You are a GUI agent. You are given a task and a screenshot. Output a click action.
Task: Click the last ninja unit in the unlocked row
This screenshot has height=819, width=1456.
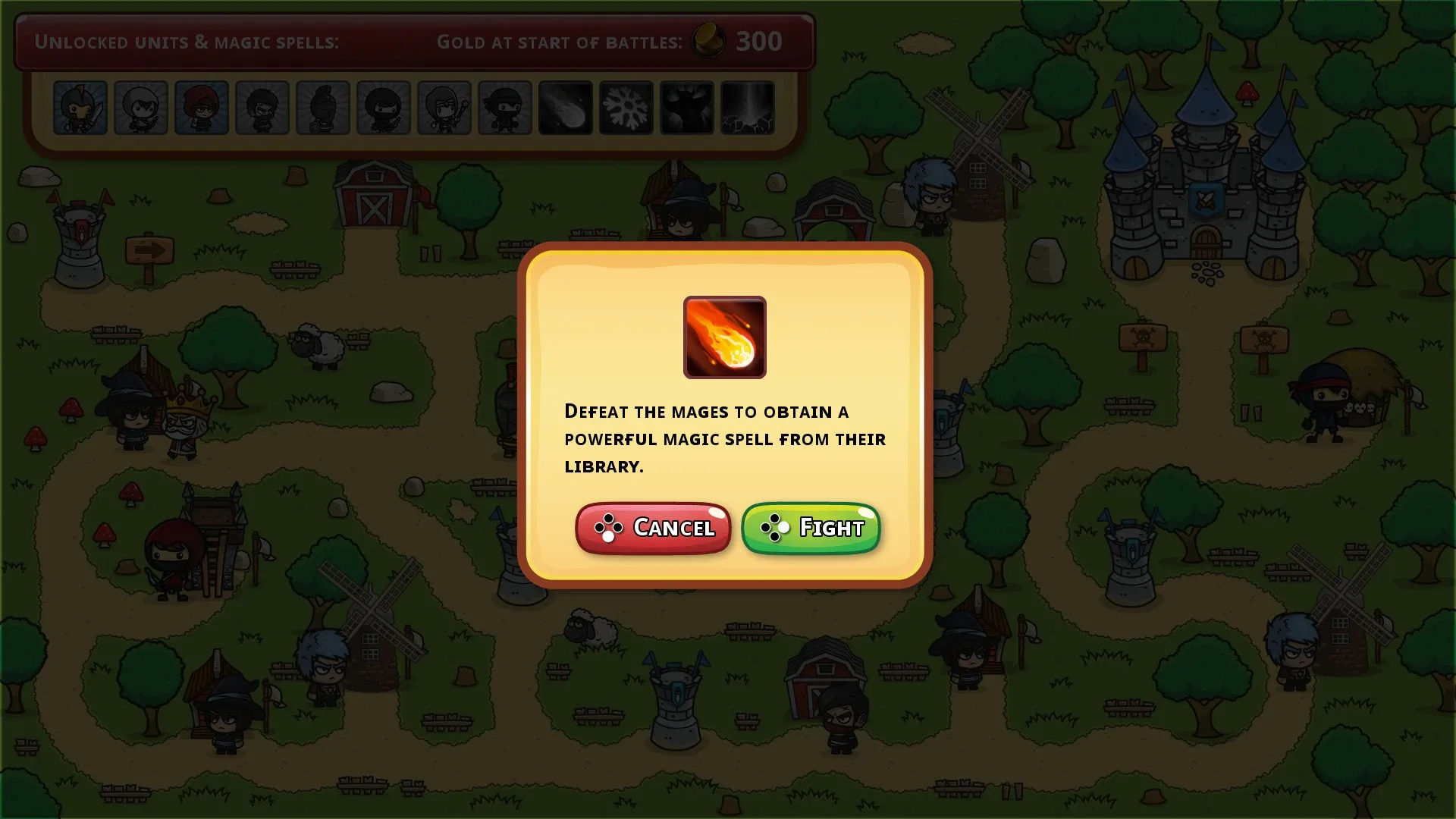(503, 108)
